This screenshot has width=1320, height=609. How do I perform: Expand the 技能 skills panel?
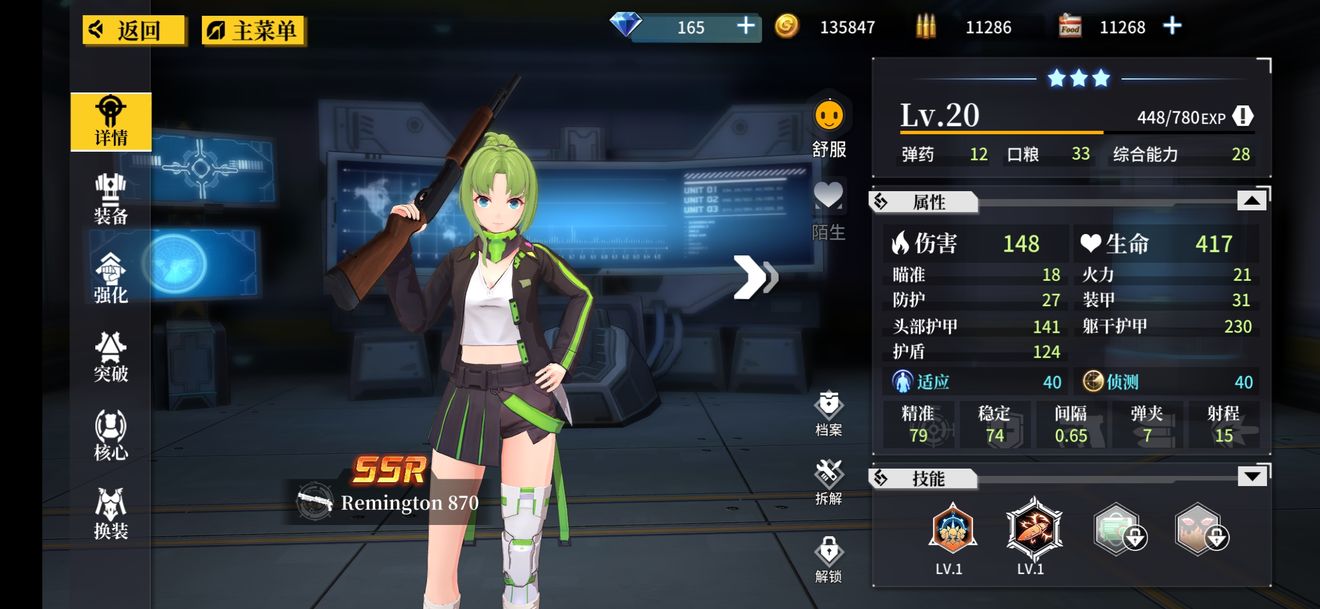[1251, 477]
